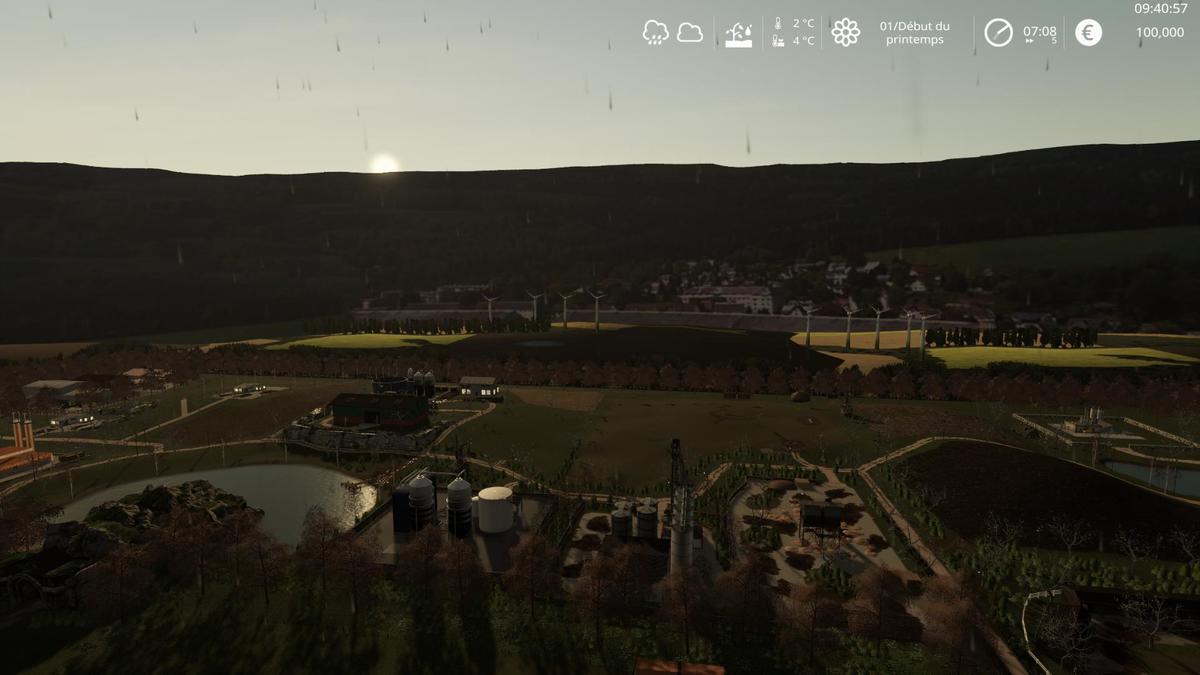1200x675 pixels.
Task: Click the rain cloud weather icon
Action: (655, 32)
